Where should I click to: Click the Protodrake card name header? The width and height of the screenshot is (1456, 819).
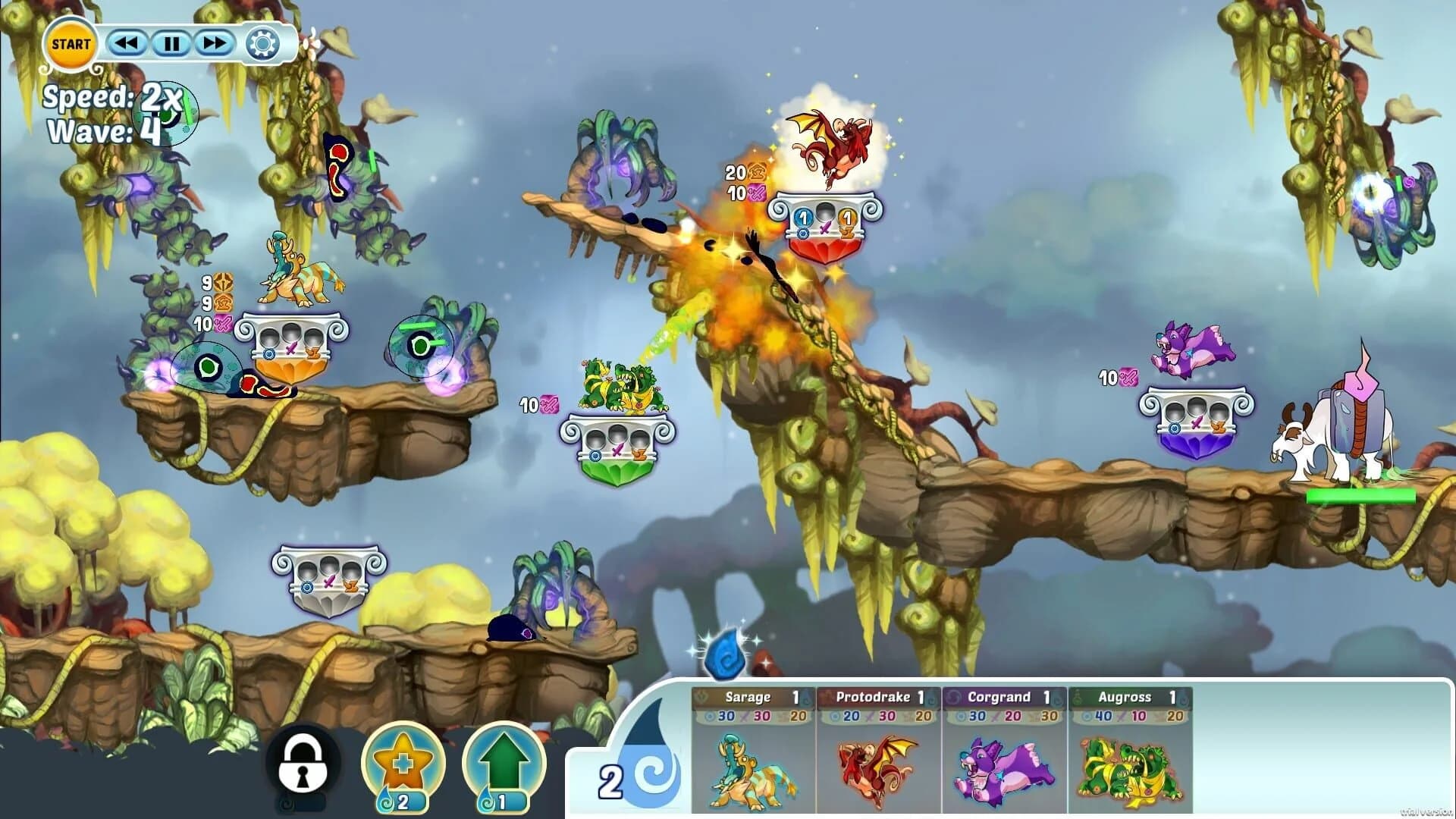point(874,696)
